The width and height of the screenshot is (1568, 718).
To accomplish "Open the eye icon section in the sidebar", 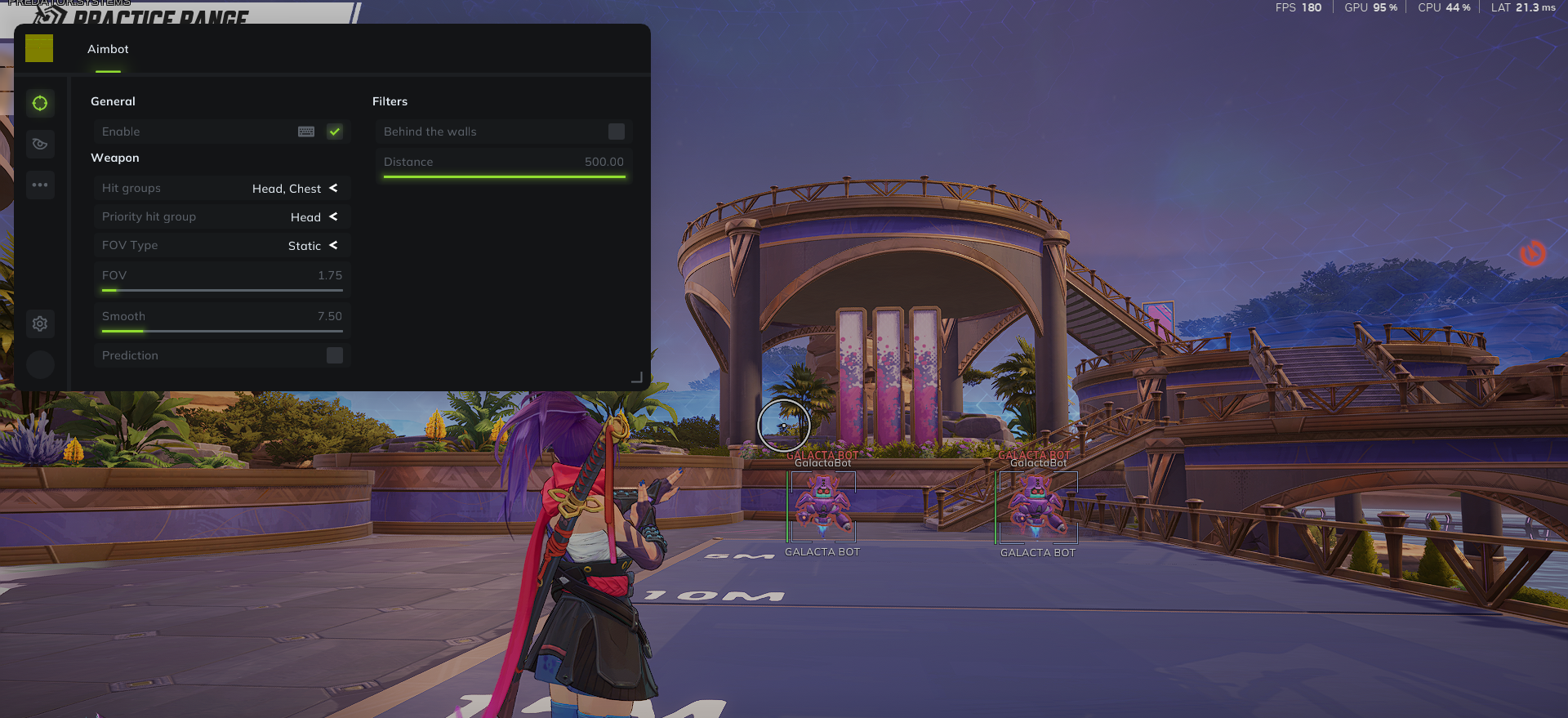I will (40, 145).
